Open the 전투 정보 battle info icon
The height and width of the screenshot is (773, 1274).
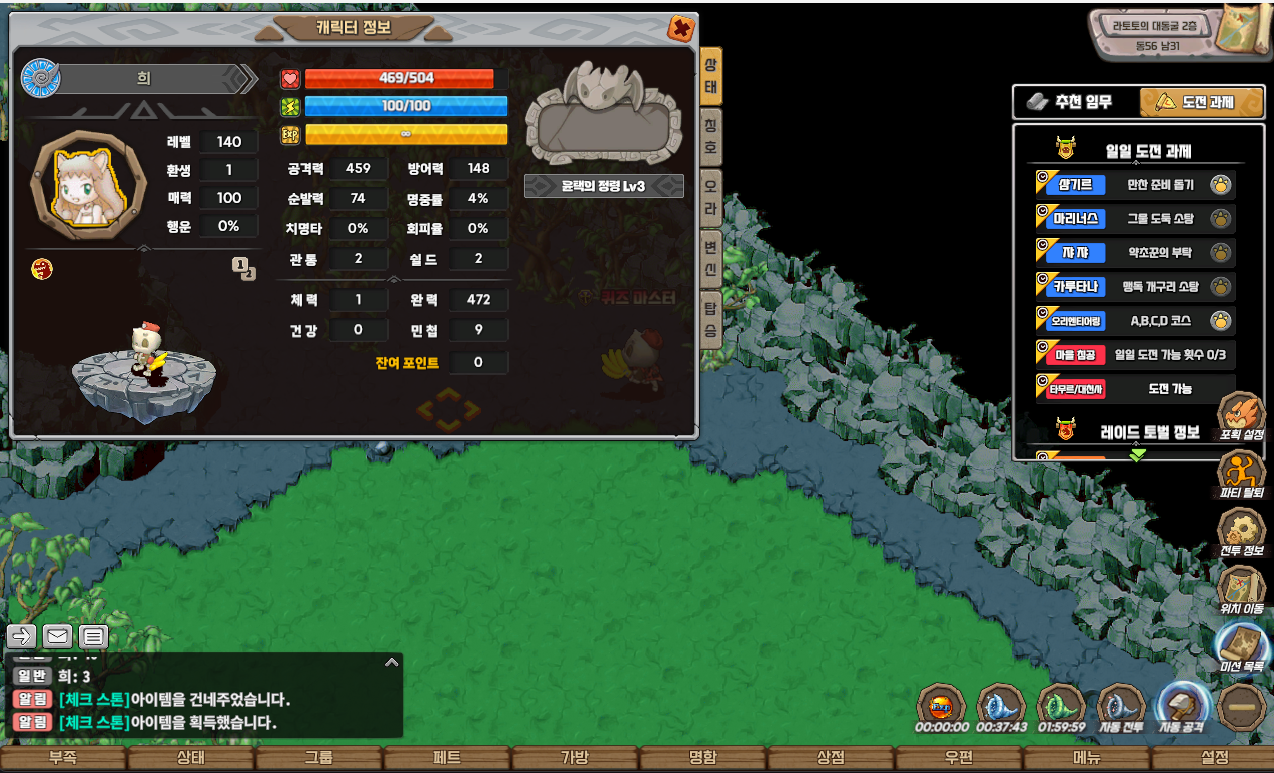[1241, 530]
